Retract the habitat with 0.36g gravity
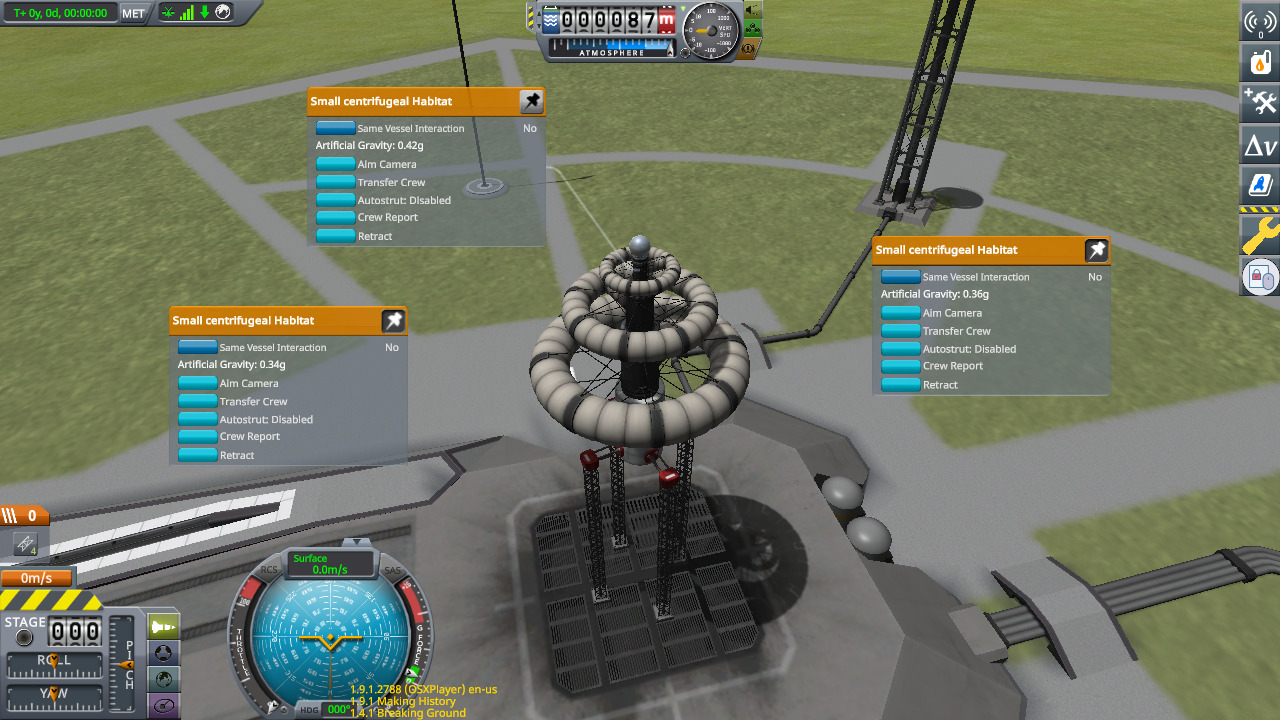 click(901, 385)
